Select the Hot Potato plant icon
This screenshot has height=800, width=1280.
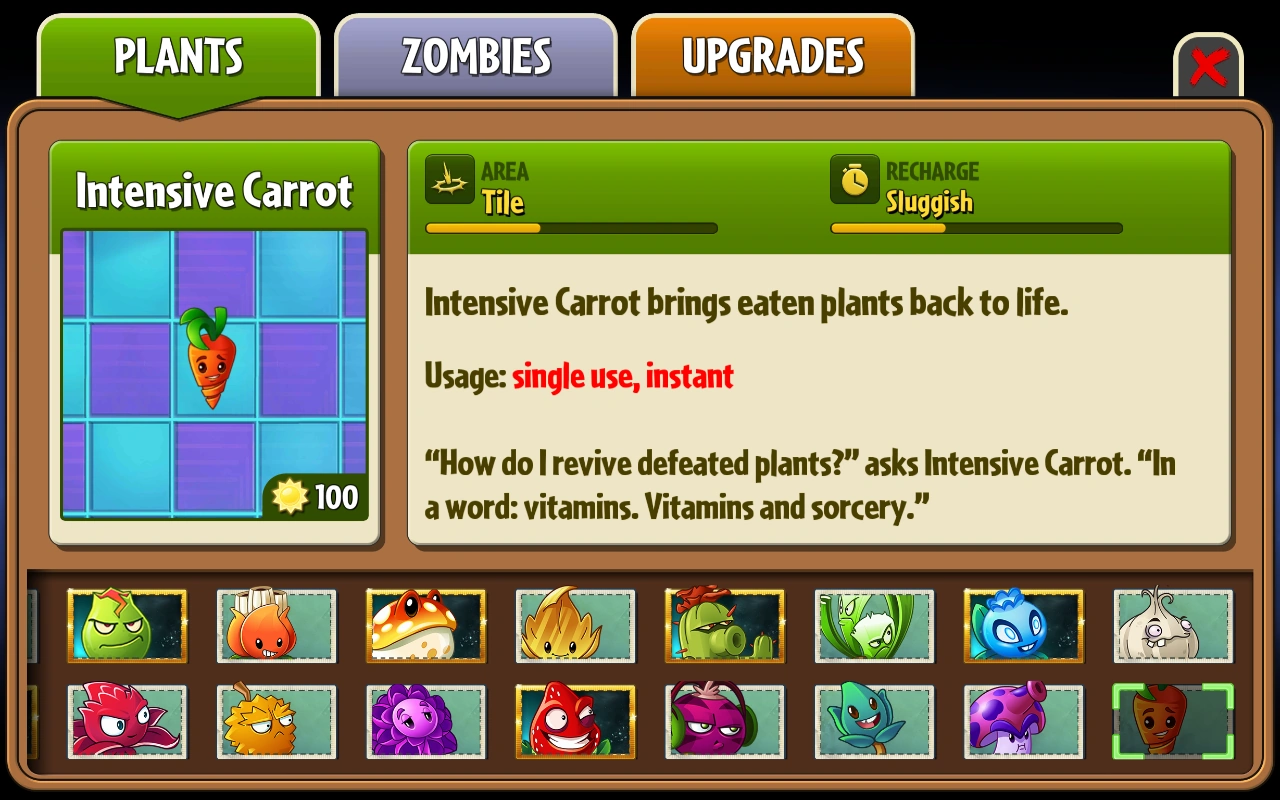pyautogui.click(x=277, y=627)
